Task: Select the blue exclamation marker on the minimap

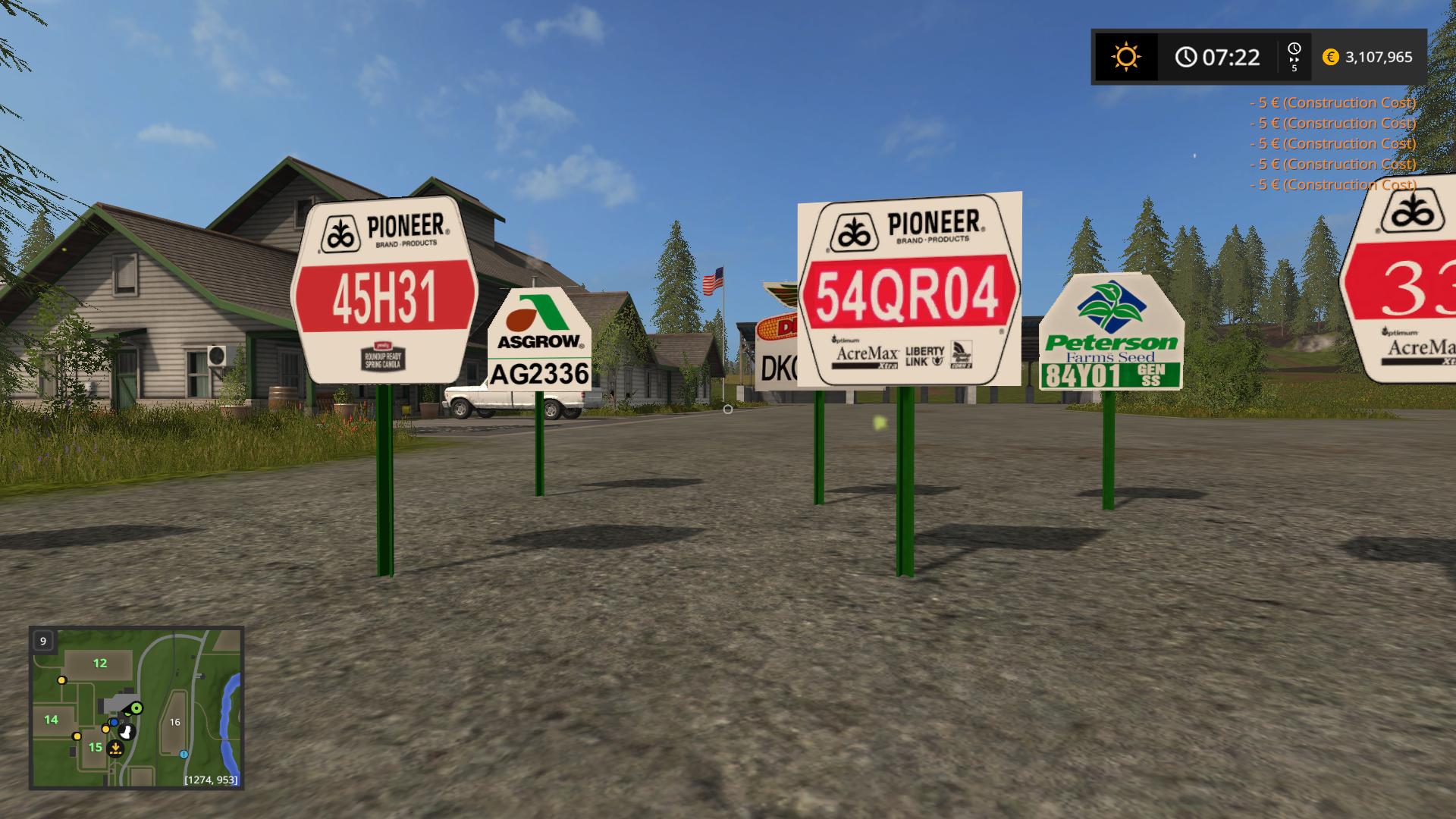Action: pos(184,755)
